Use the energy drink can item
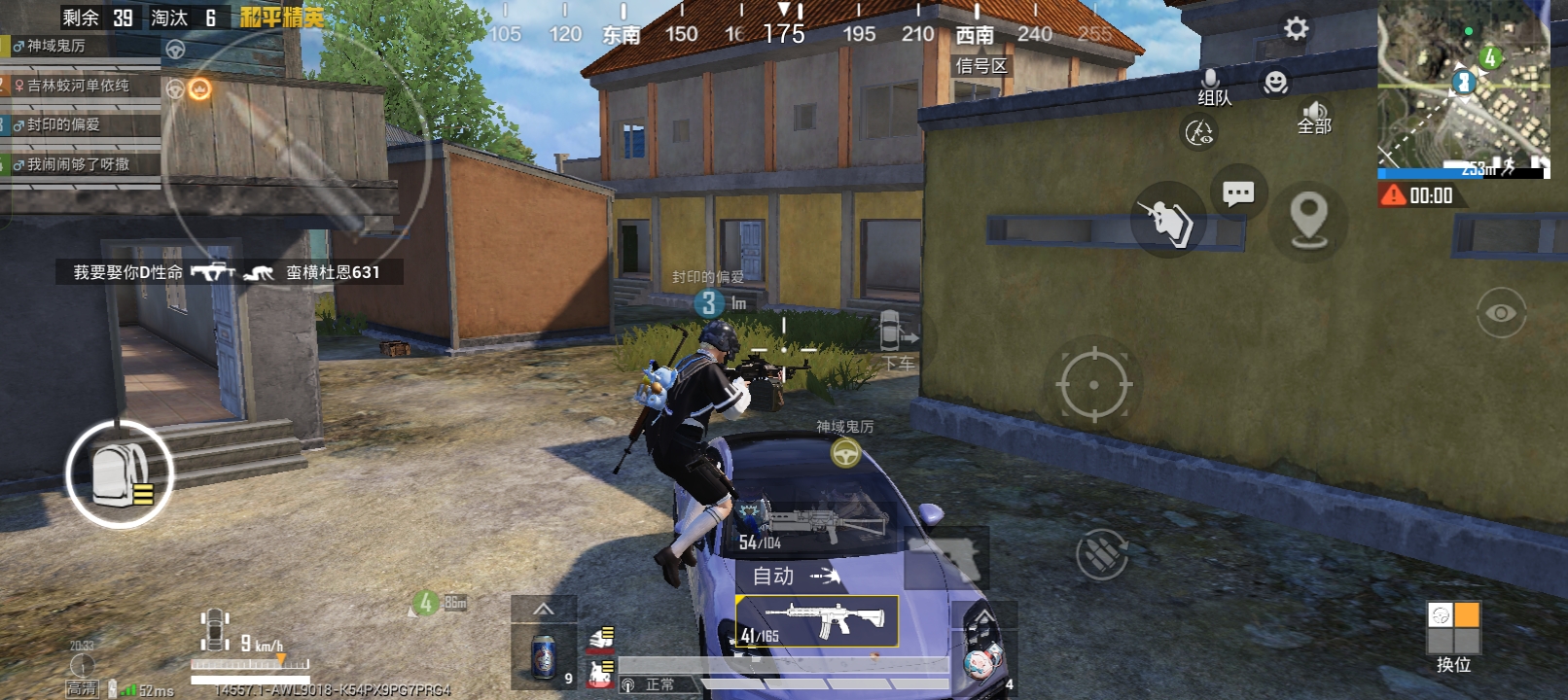This screenshot has width=1568, height=700. coord(544,657)
